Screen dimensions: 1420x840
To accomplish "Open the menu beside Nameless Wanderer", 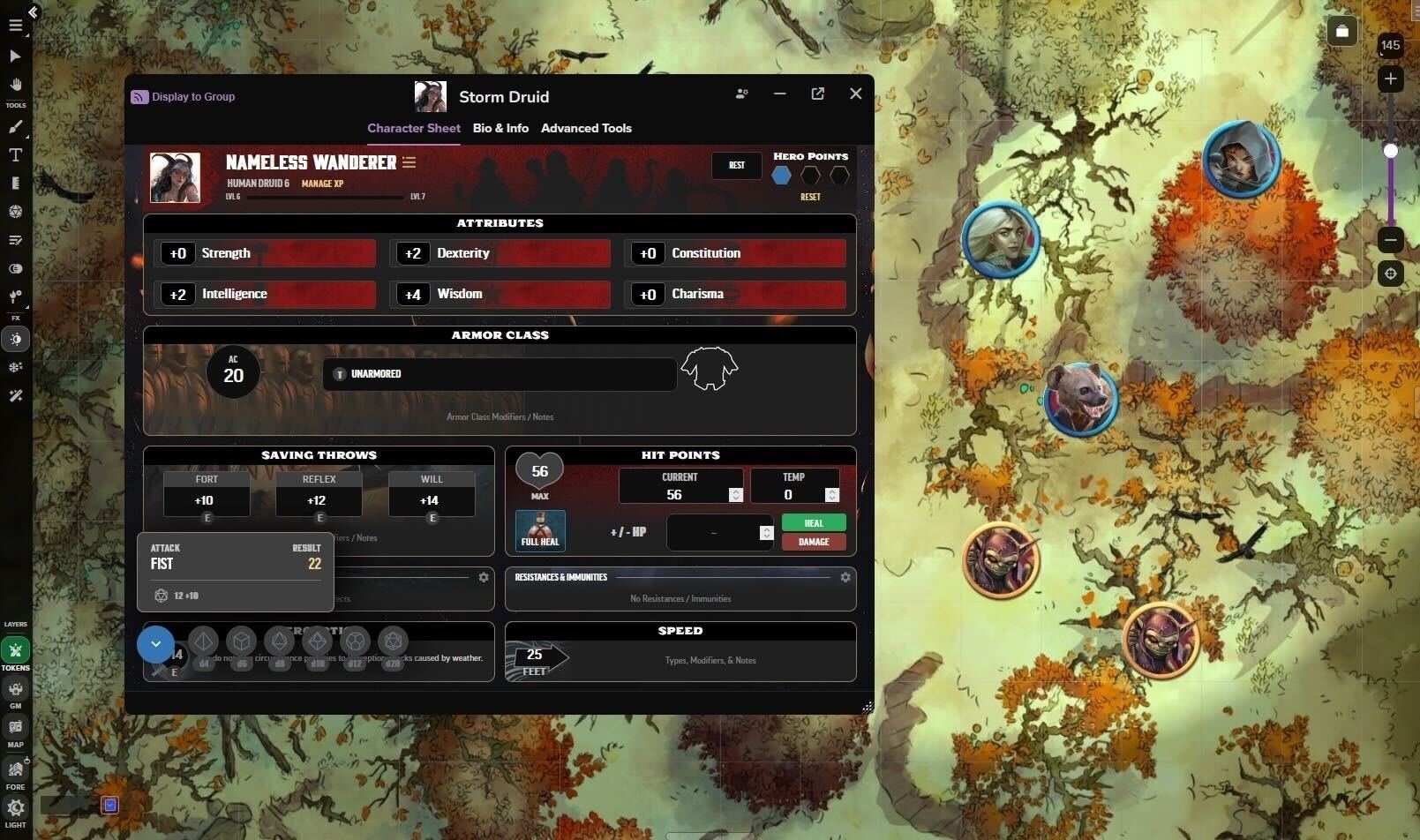I will pos(409,162).
